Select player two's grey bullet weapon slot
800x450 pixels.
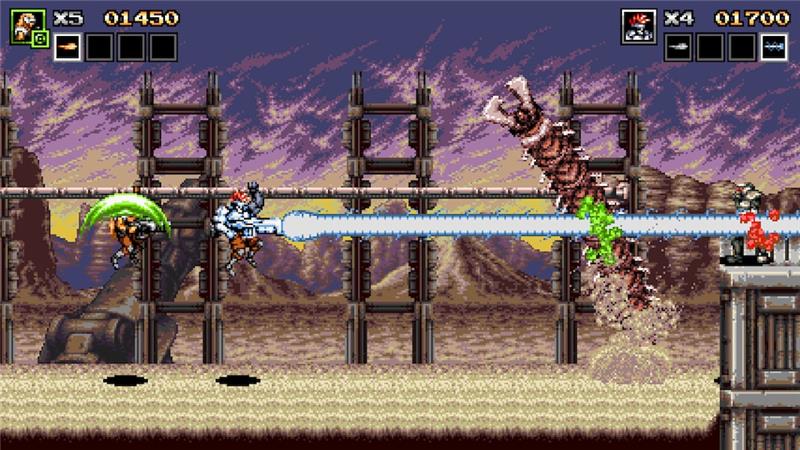click(678, 47)
